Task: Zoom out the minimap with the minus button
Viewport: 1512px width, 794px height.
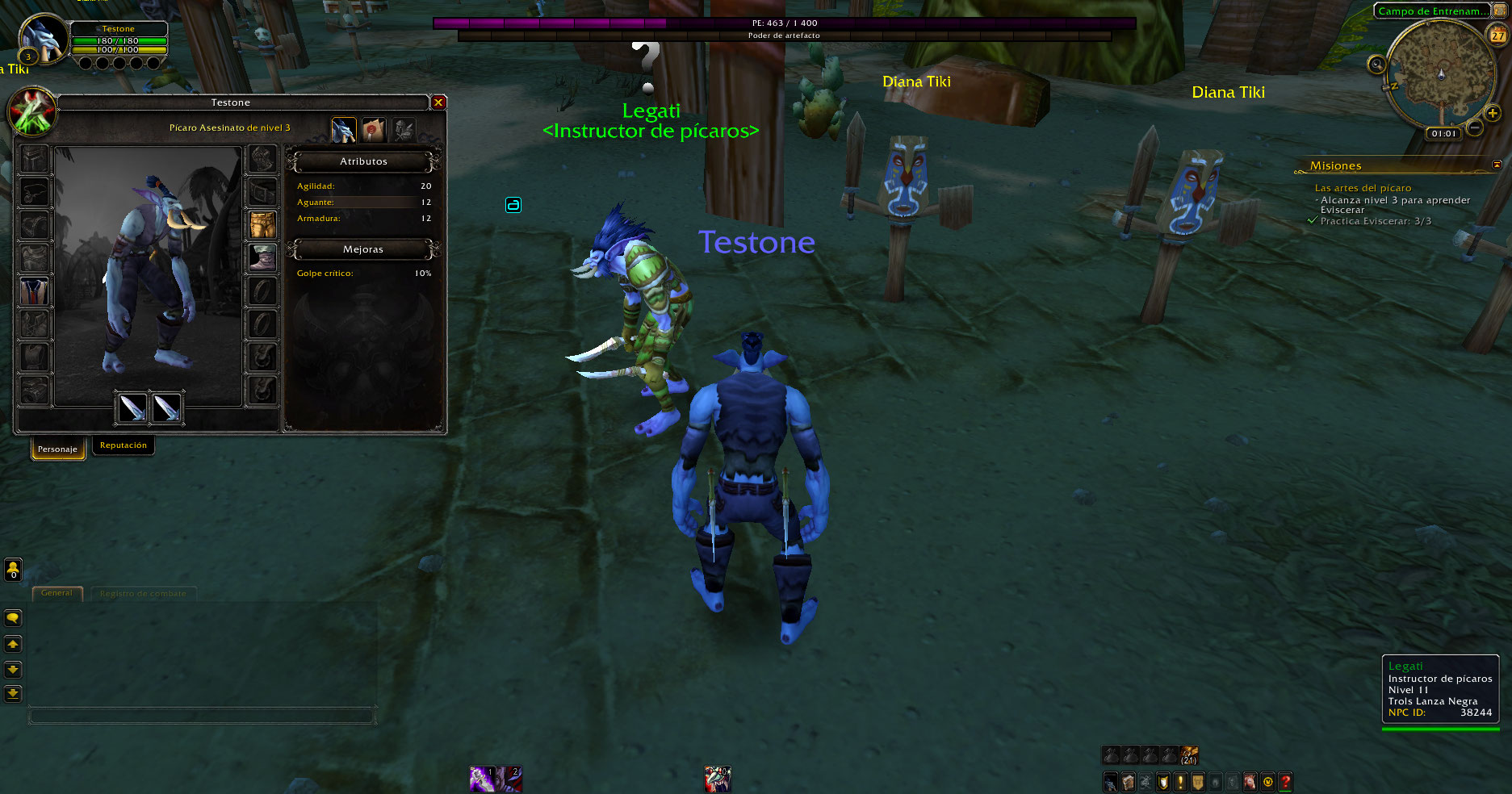Action: tap(1475, 127)
